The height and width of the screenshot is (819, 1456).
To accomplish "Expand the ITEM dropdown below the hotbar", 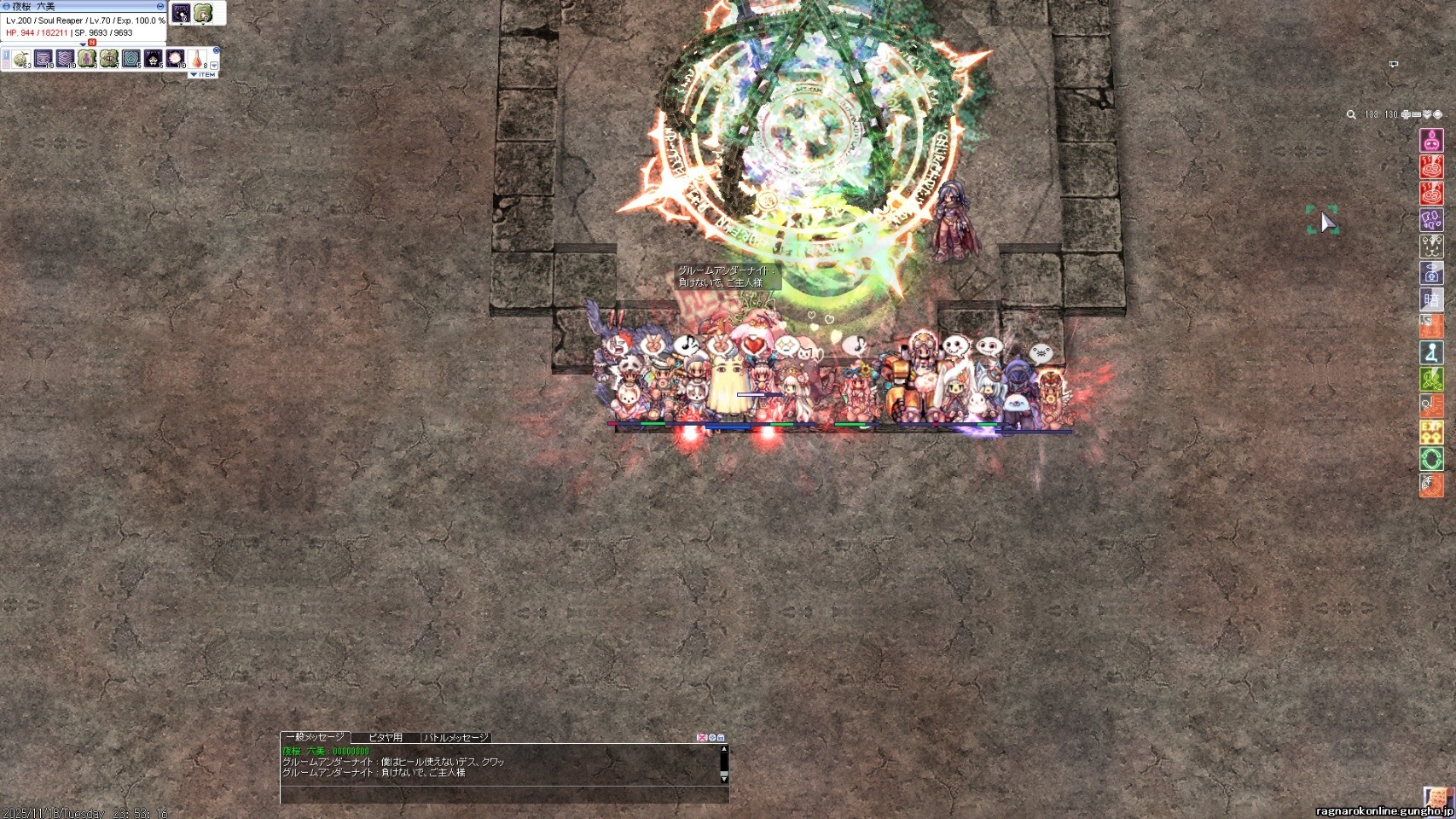I will pos(203,75).
